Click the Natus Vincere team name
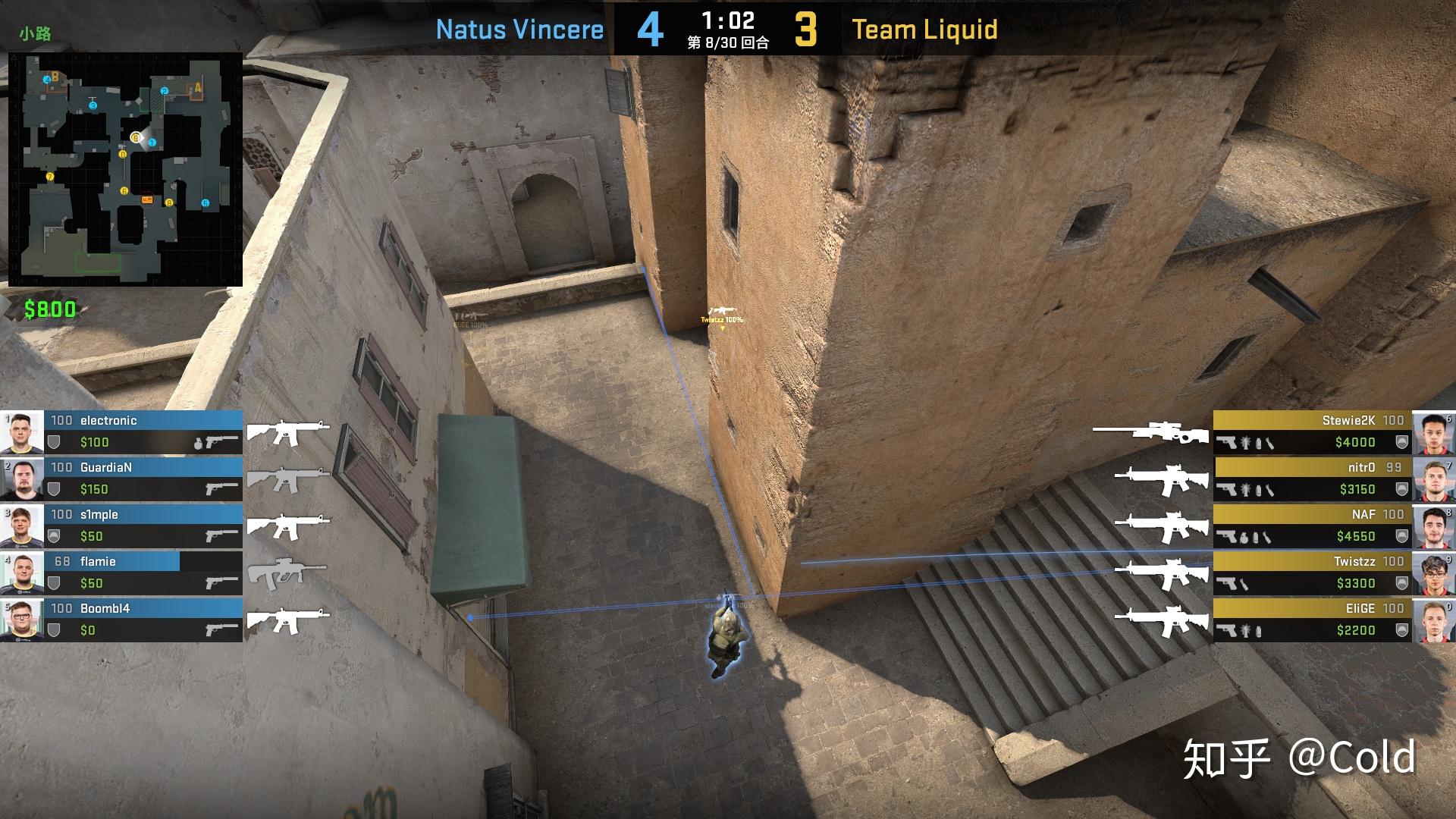The height and width of the screenshot is (819, 1456). (x=519, y=30)
